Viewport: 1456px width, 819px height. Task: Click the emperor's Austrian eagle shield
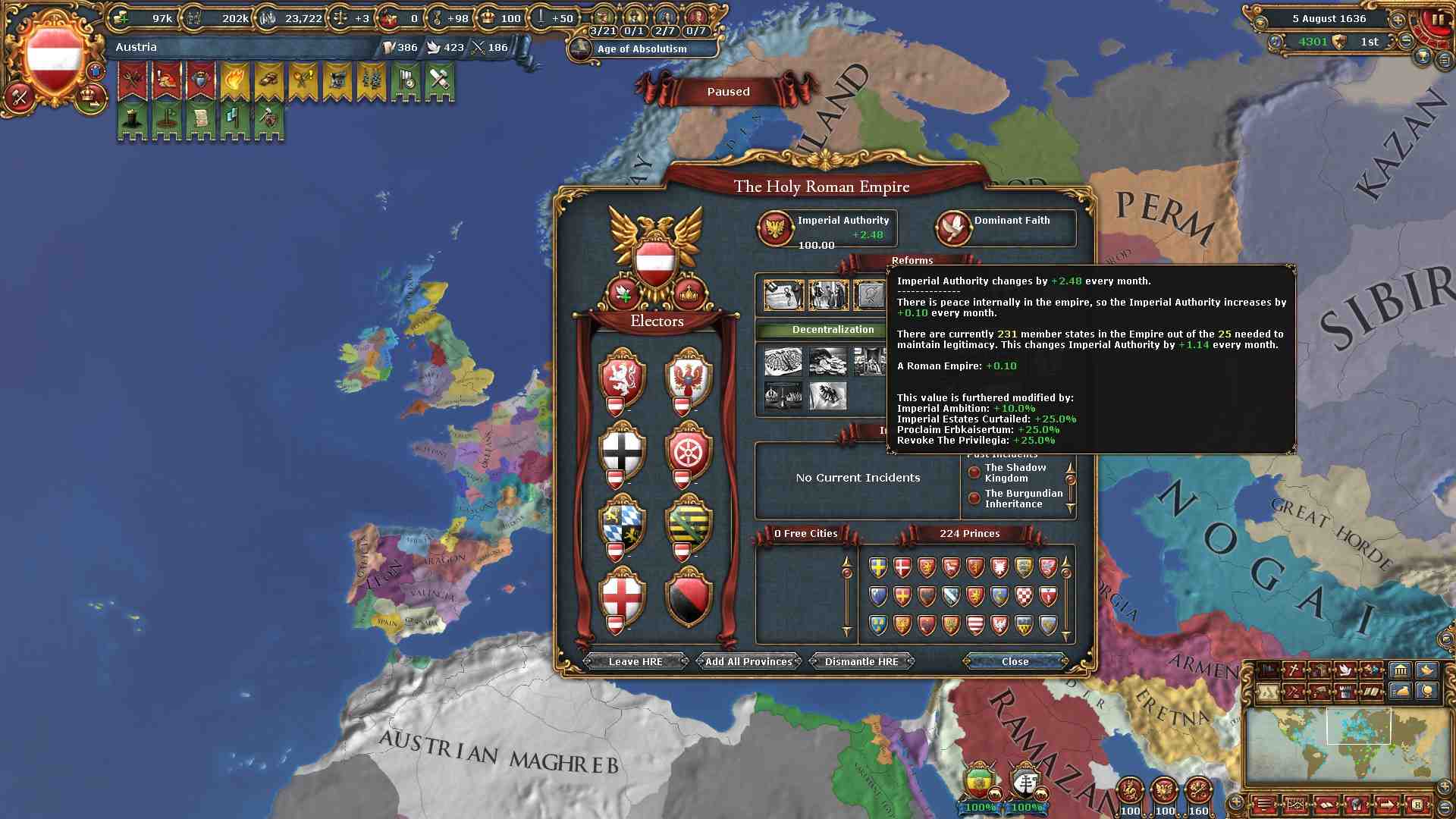point(656,260)
